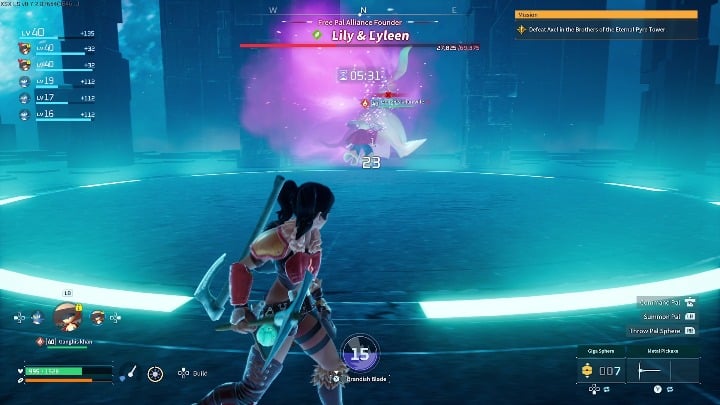Open the mission tracker for Brothers of the Eternal Pyre Tower
The height and width of the screenshot is (405, 720).
point(606,30)
